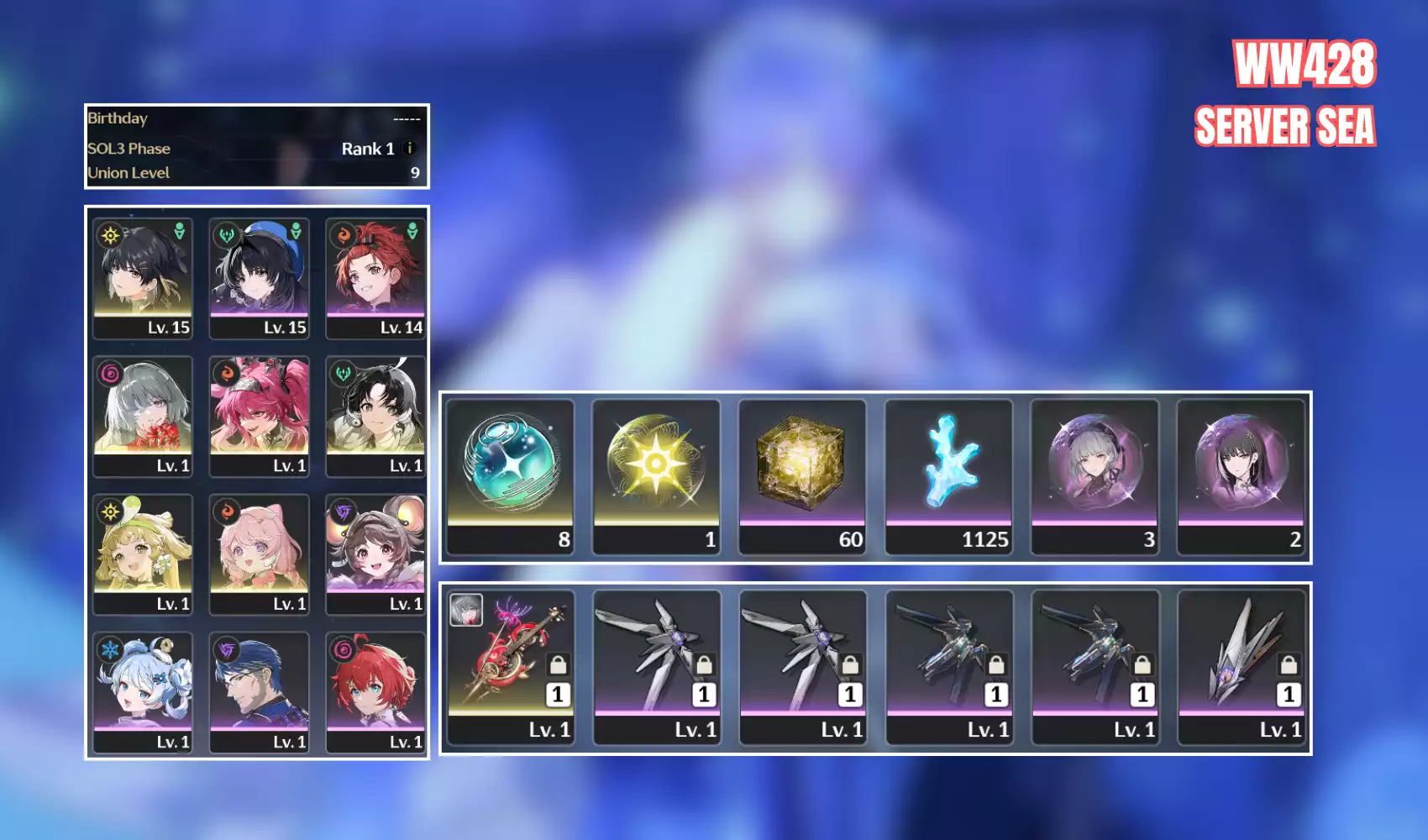Choose the black-haired character wearing a blue beret
The width and height of the screenshot is (1428, 840).
[x=259, y=278]
